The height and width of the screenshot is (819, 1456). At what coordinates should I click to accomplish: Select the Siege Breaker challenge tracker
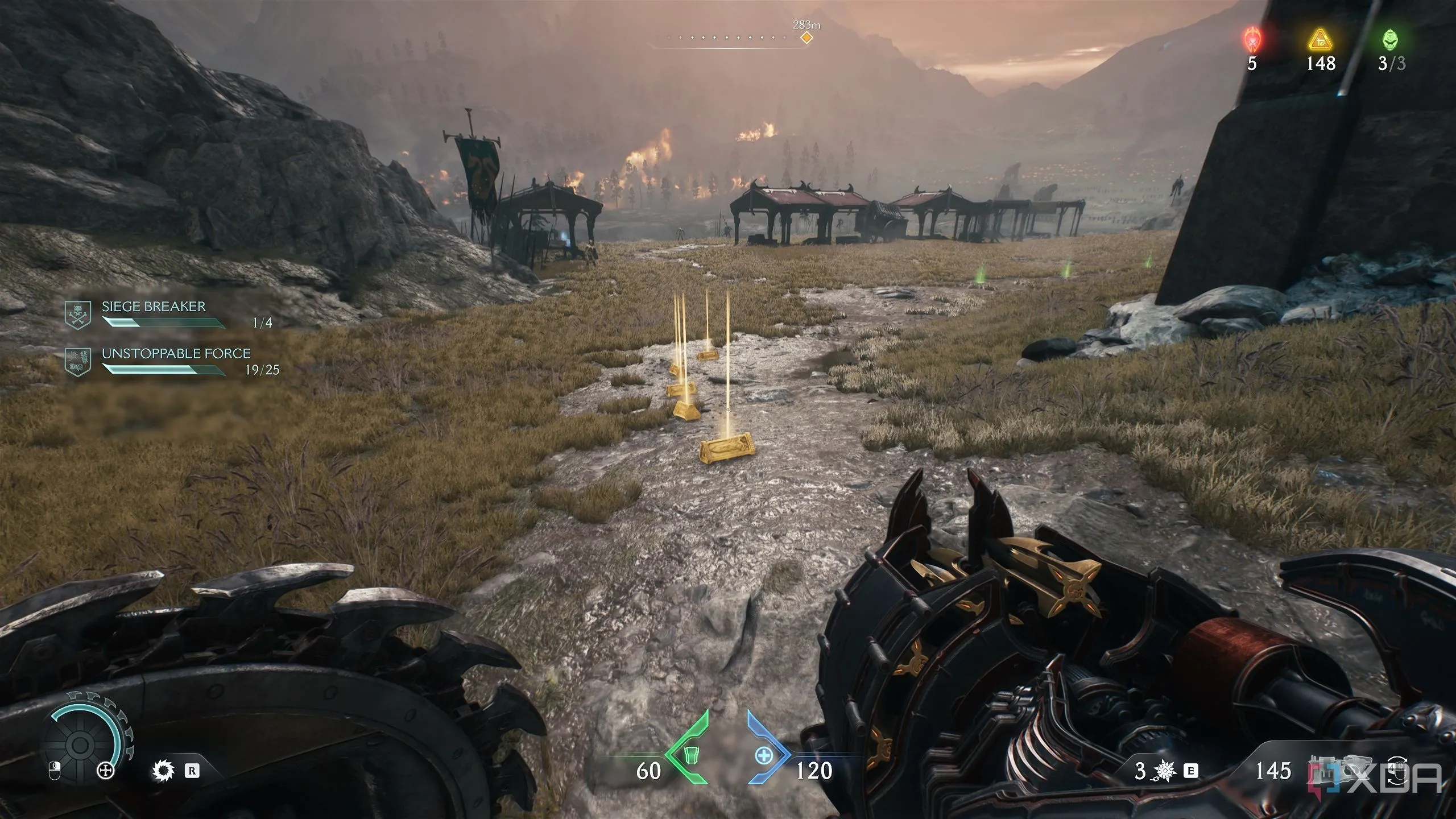tap(154, 307)
